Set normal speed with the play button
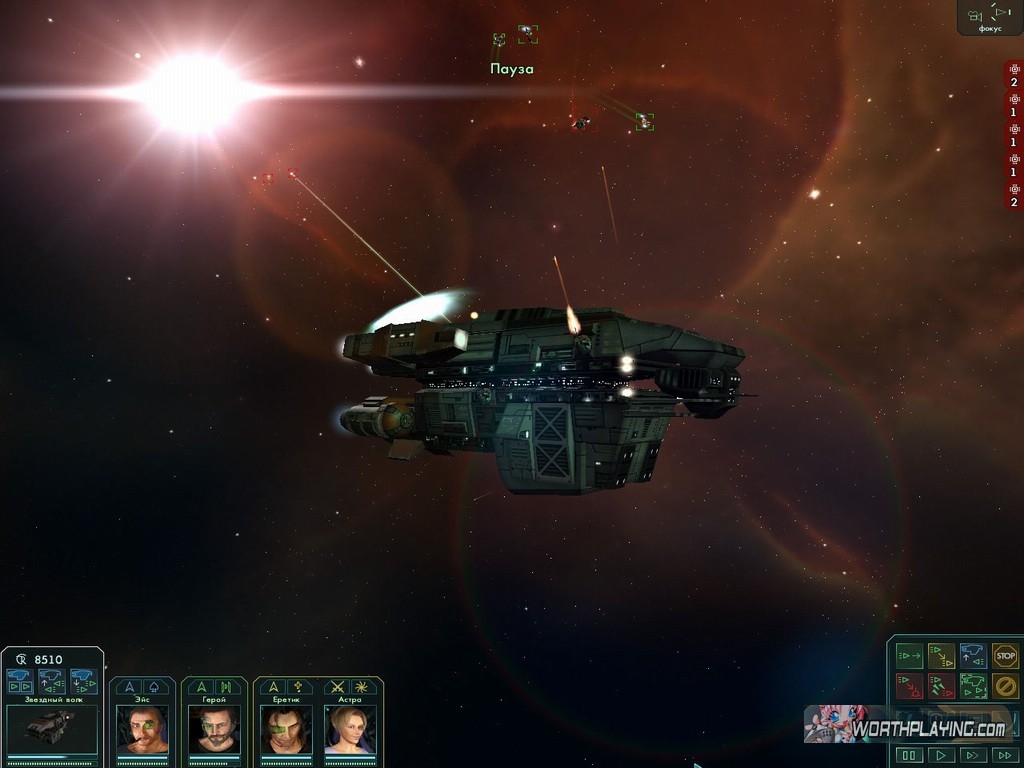 [941, 755]
